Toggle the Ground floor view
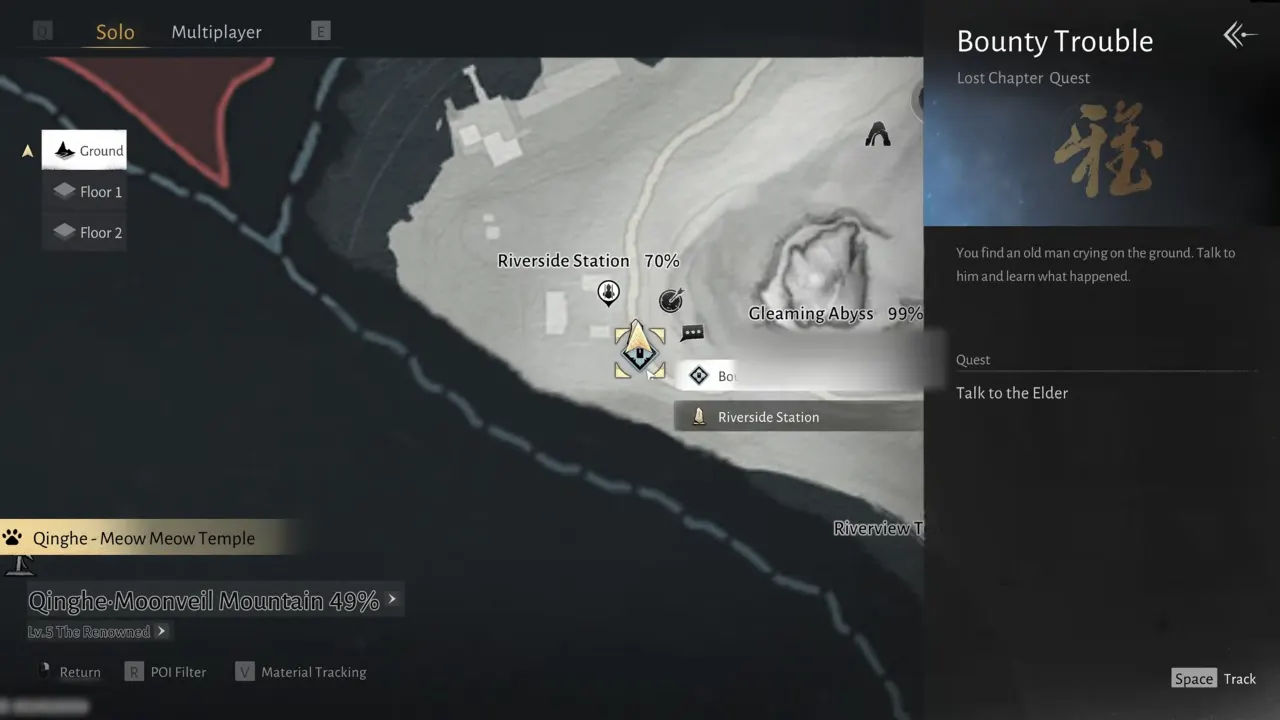Image resolution: width=1280 pixels, height=720 pixels. [x=84, y=150]
